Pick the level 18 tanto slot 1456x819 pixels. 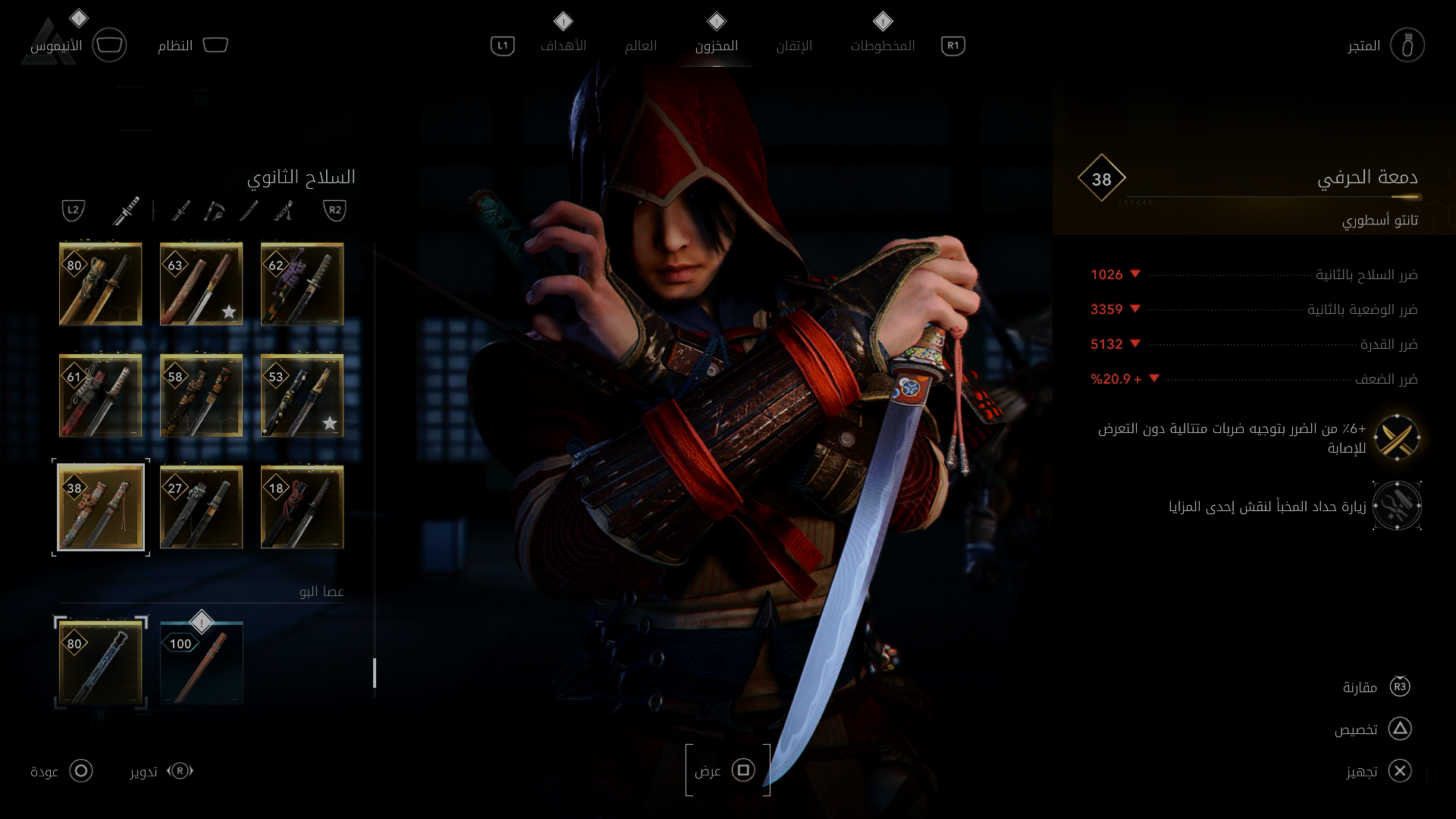point(303,507)
